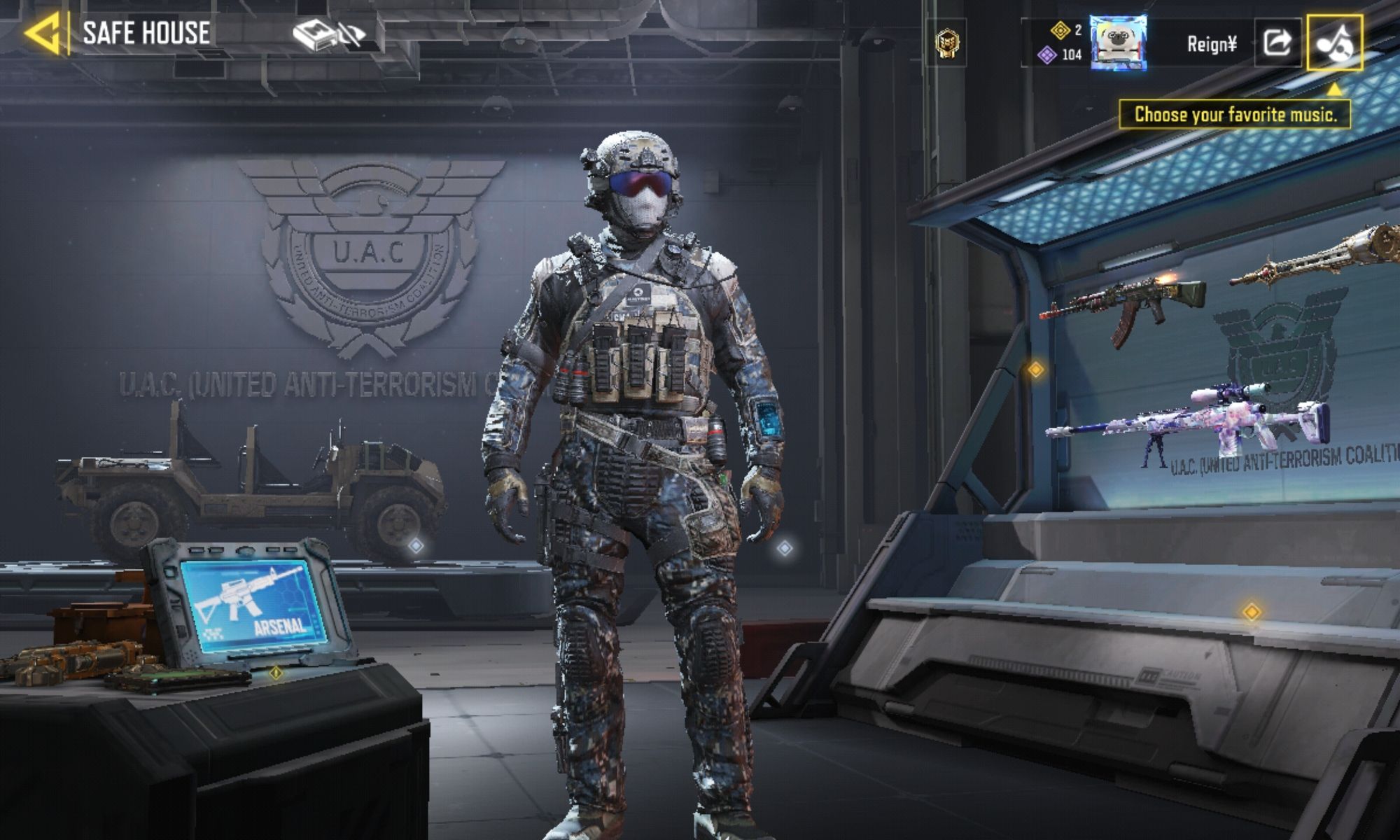Toggle the hide-interface box and eye icon
Screen dimensions: 1400x840
tap(328, 34)
